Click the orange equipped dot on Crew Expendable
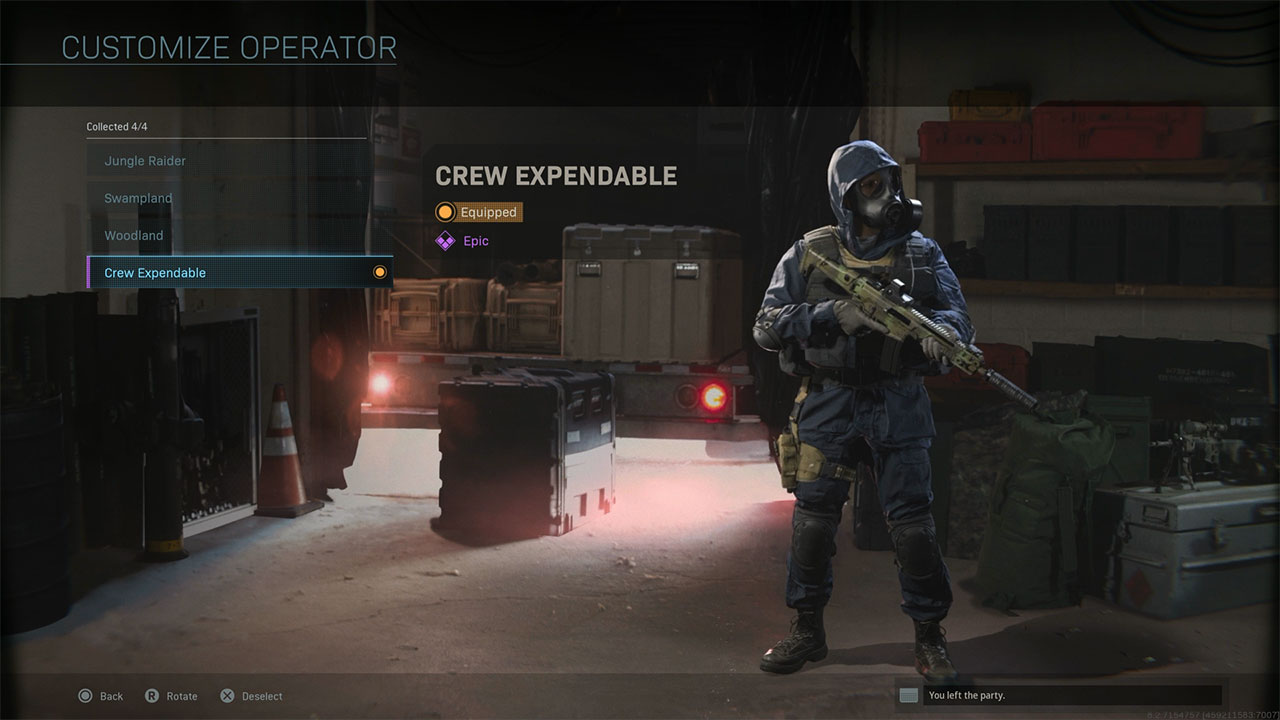Screen dimensions: 1280x720 380,272
